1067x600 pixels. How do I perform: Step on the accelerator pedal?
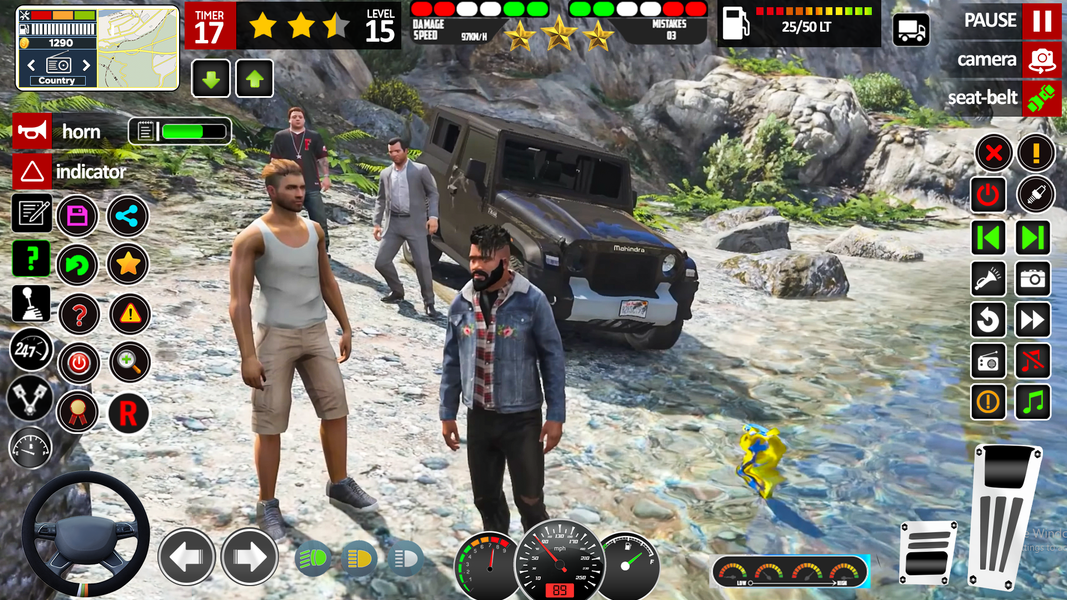click(x=1004, y=517)
